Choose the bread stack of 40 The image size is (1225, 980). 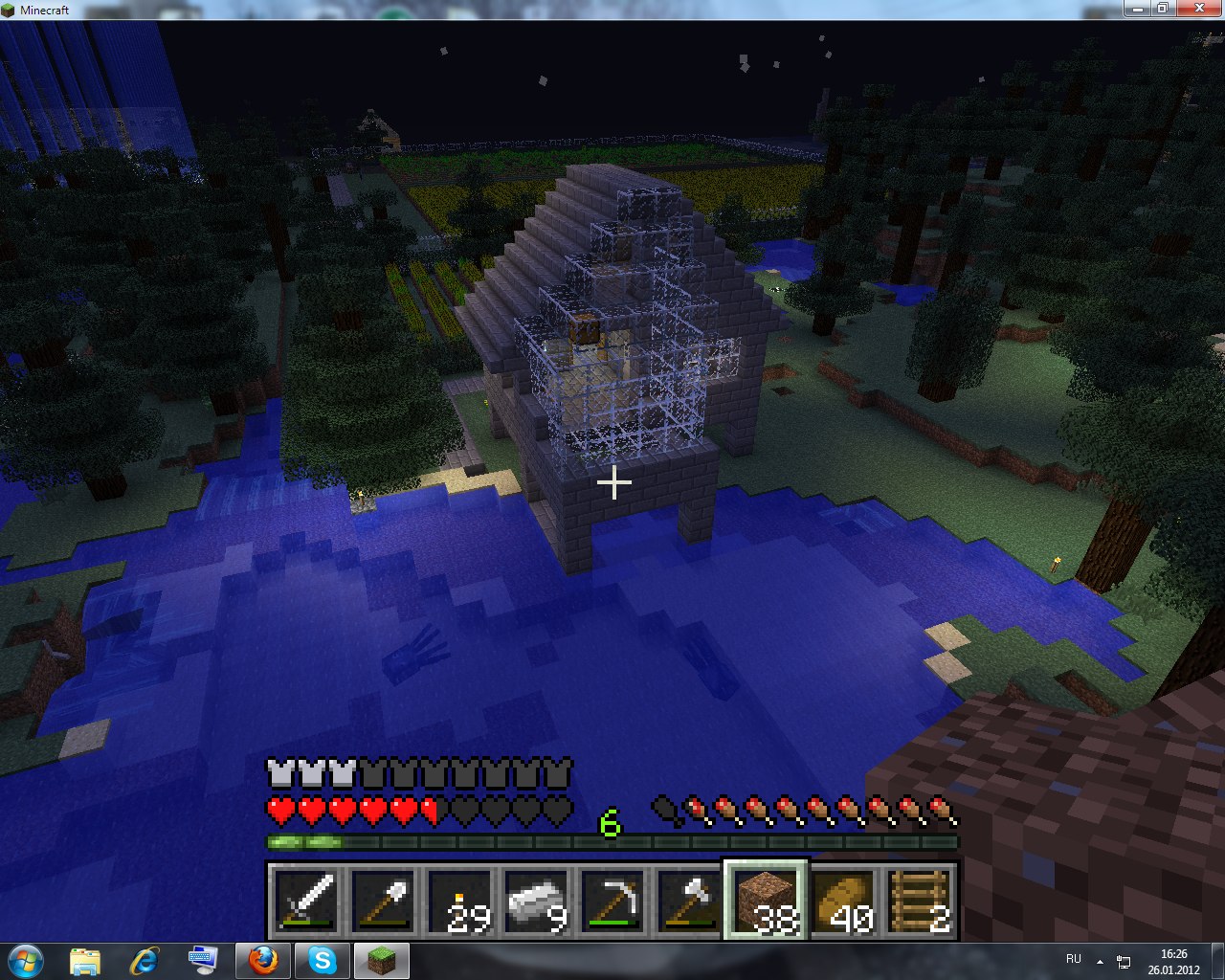[x=842, y=902]
